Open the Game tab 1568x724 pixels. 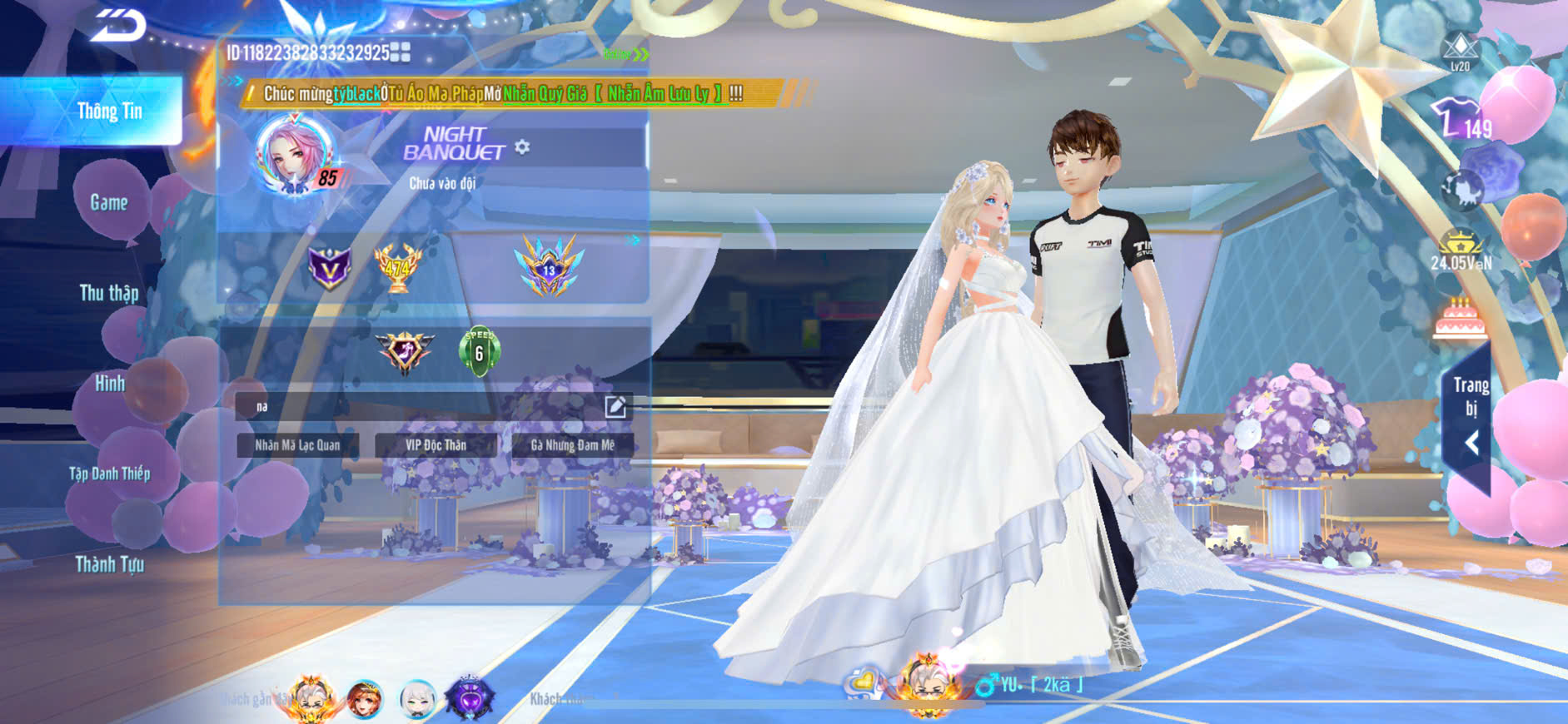[x=109, y=202]
